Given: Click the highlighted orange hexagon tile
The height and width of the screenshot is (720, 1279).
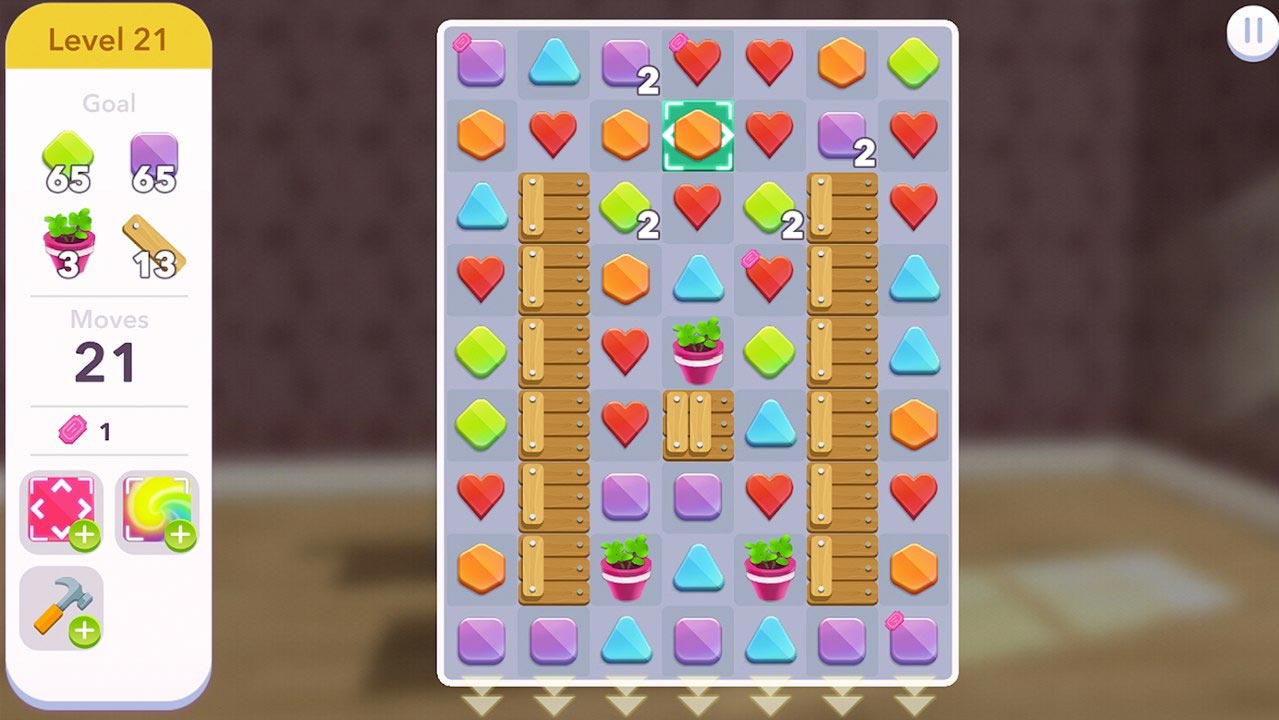Looking at the screenshot, I should [698, 135].
